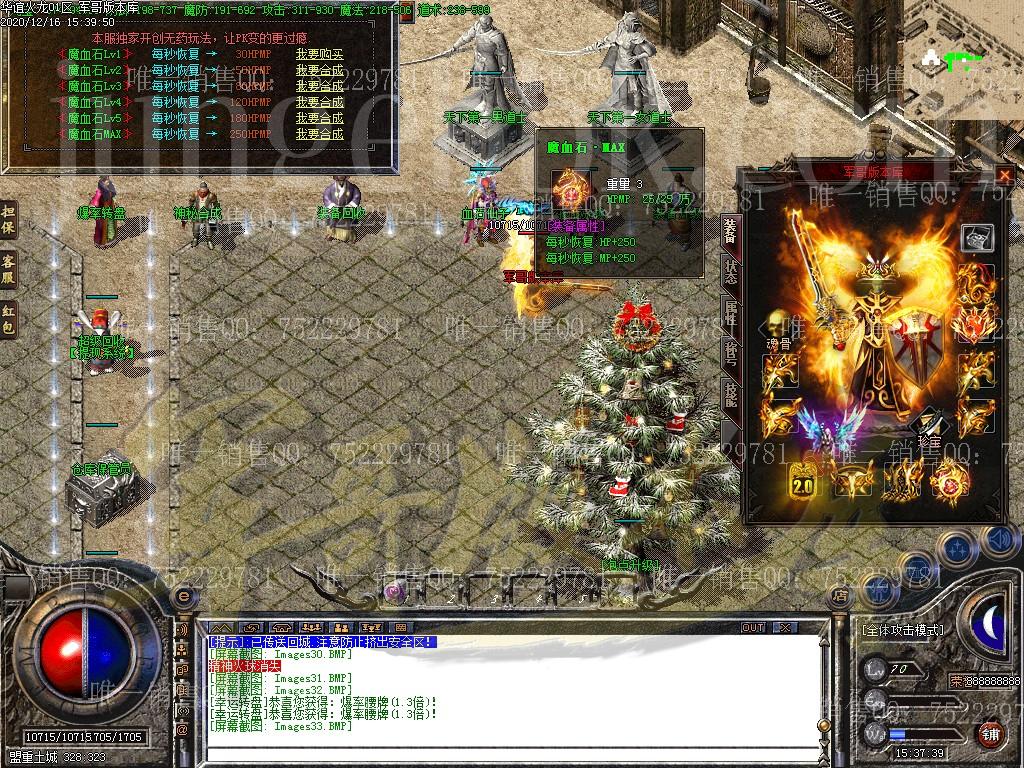Open the 红包 red packet button

click(x=9, y=315)
